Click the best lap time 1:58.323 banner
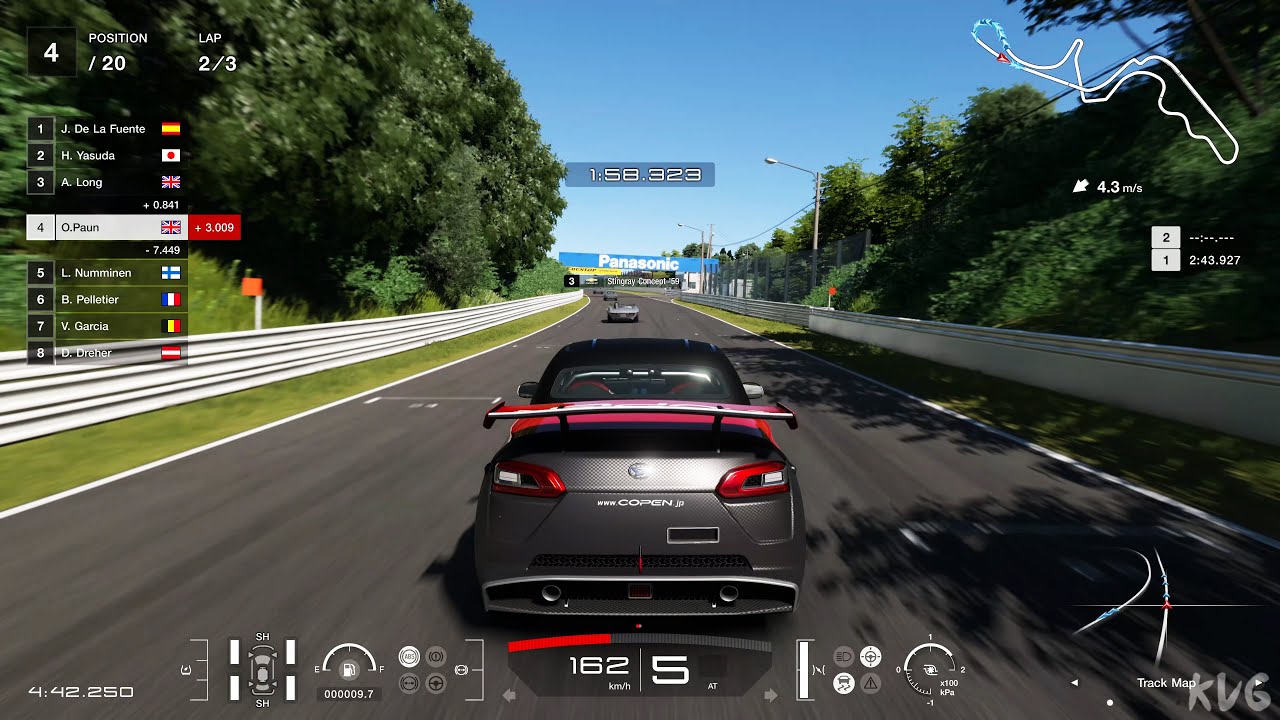The height and width of the screenshot is (720, 1280). click(641, 173)
